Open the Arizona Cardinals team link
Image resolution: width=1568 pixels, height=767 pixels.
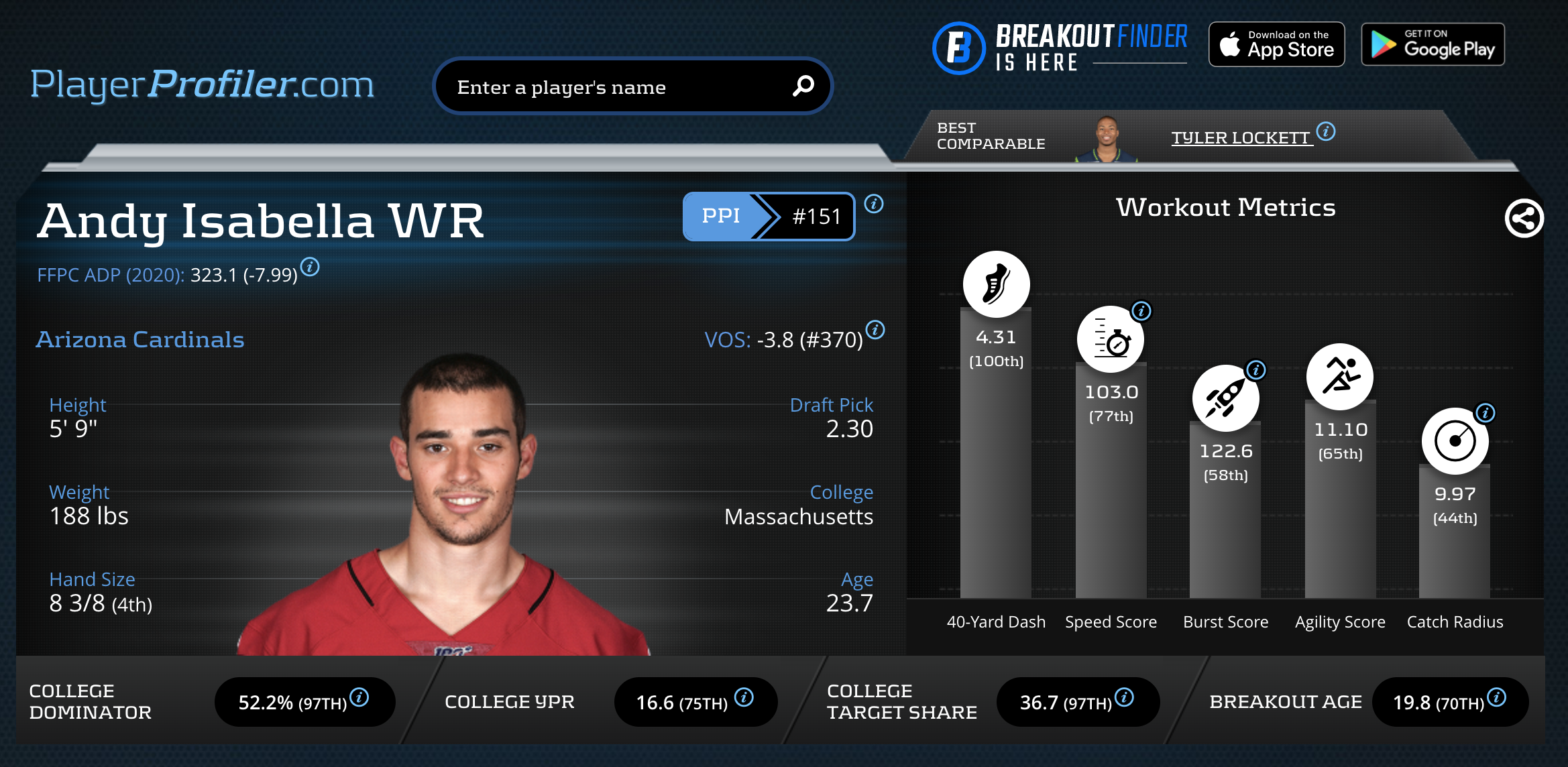coord(140,339)
